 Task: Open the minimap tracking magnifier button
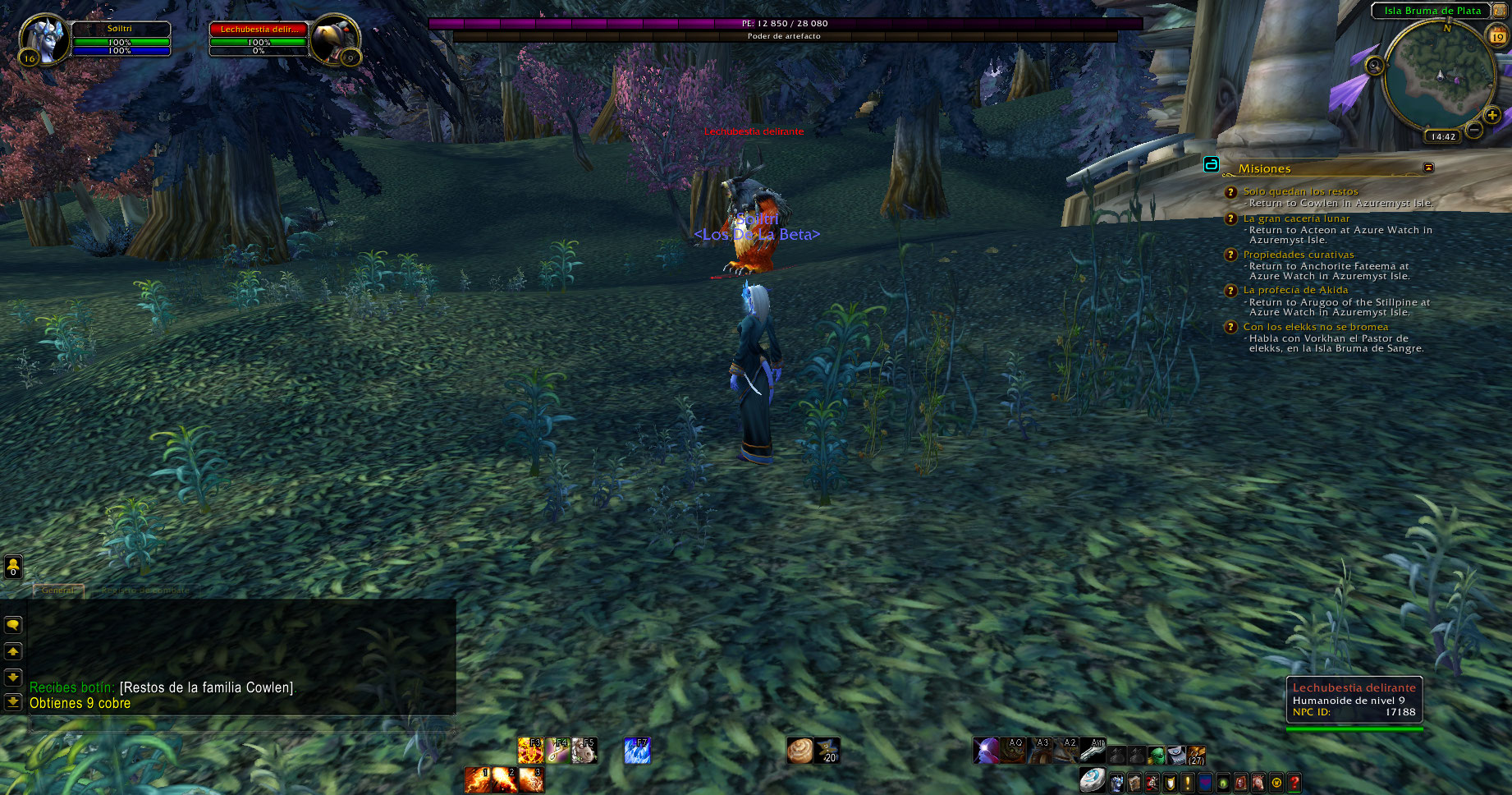(x=1374, y=65)
